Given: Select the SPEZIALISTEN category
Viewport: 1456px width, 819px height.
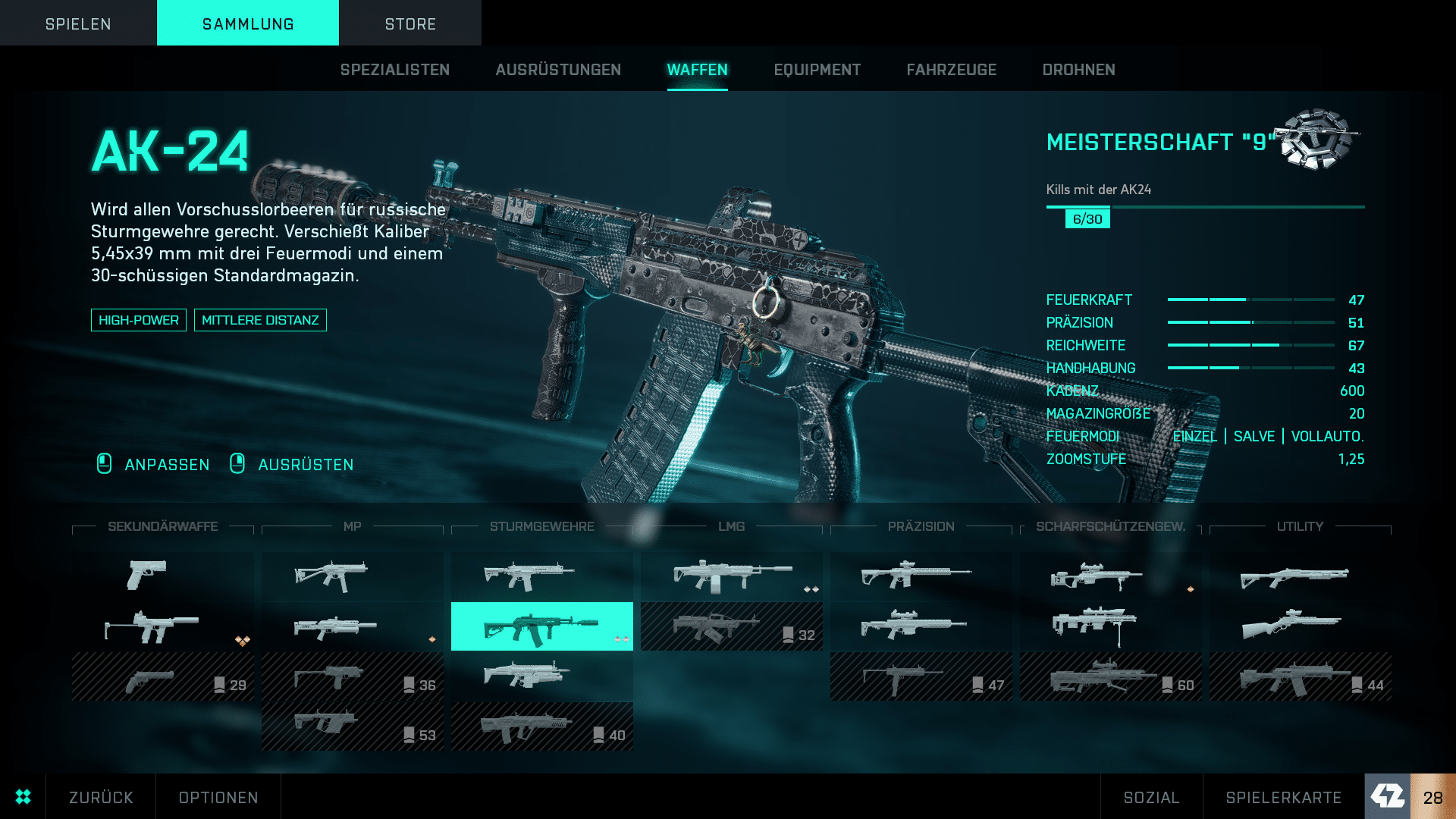Looking at the screenshot, I should 394,70.
